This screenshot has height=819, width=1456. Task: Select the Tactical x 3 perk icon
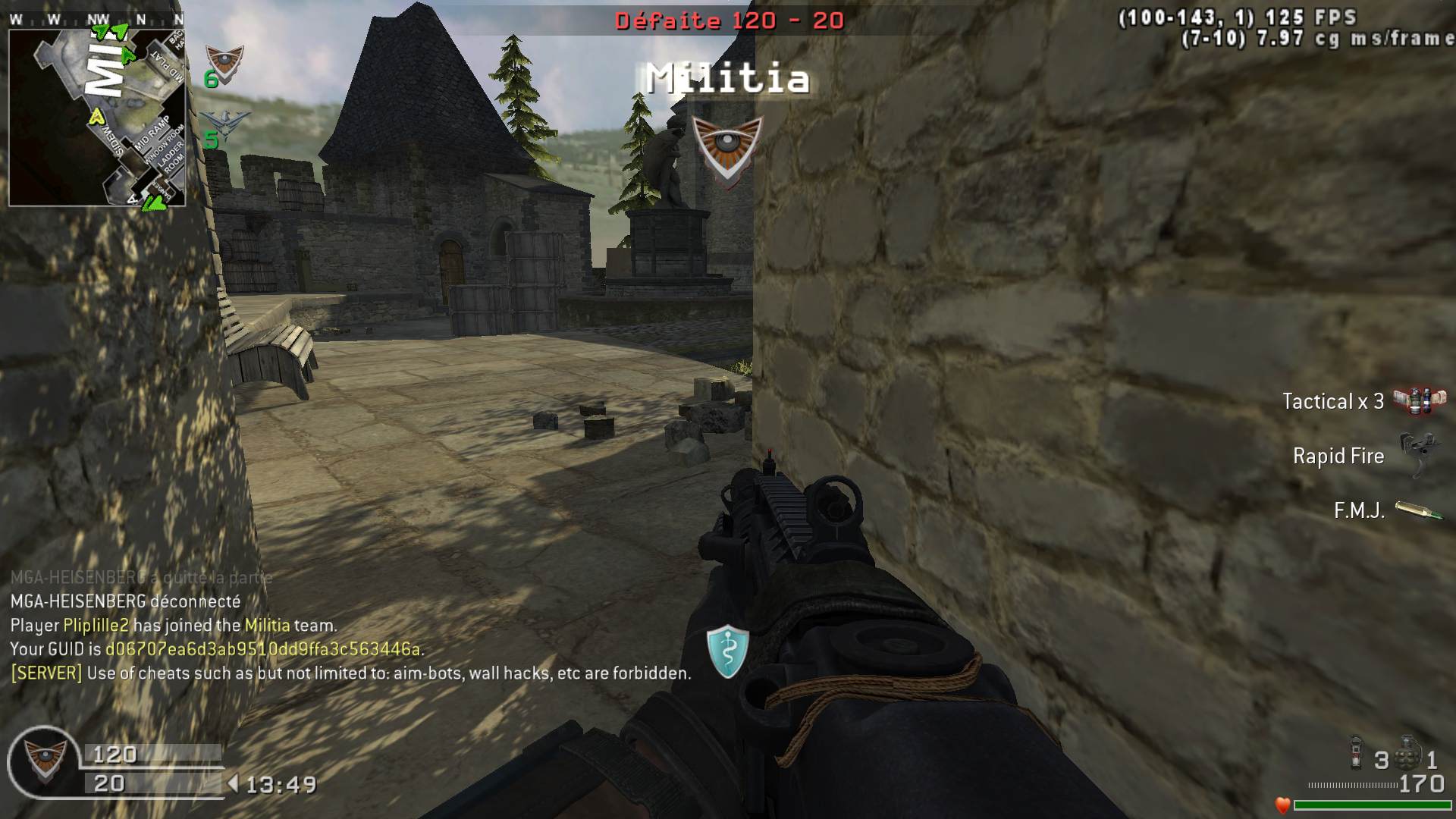point(1419,400)
